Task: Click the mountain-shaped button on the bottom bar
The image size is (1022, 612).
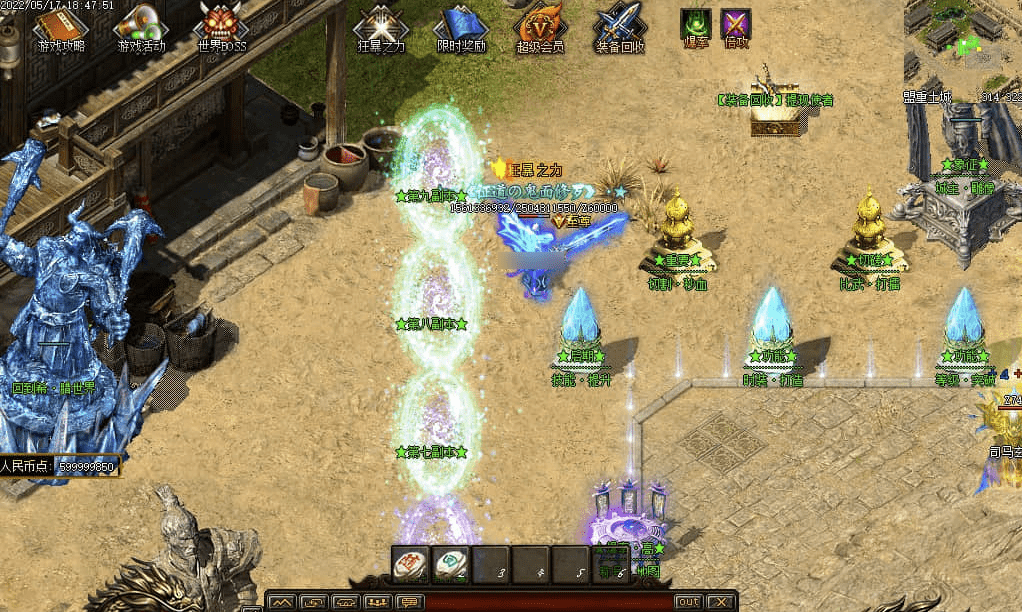Action: (x=283, y=602)
